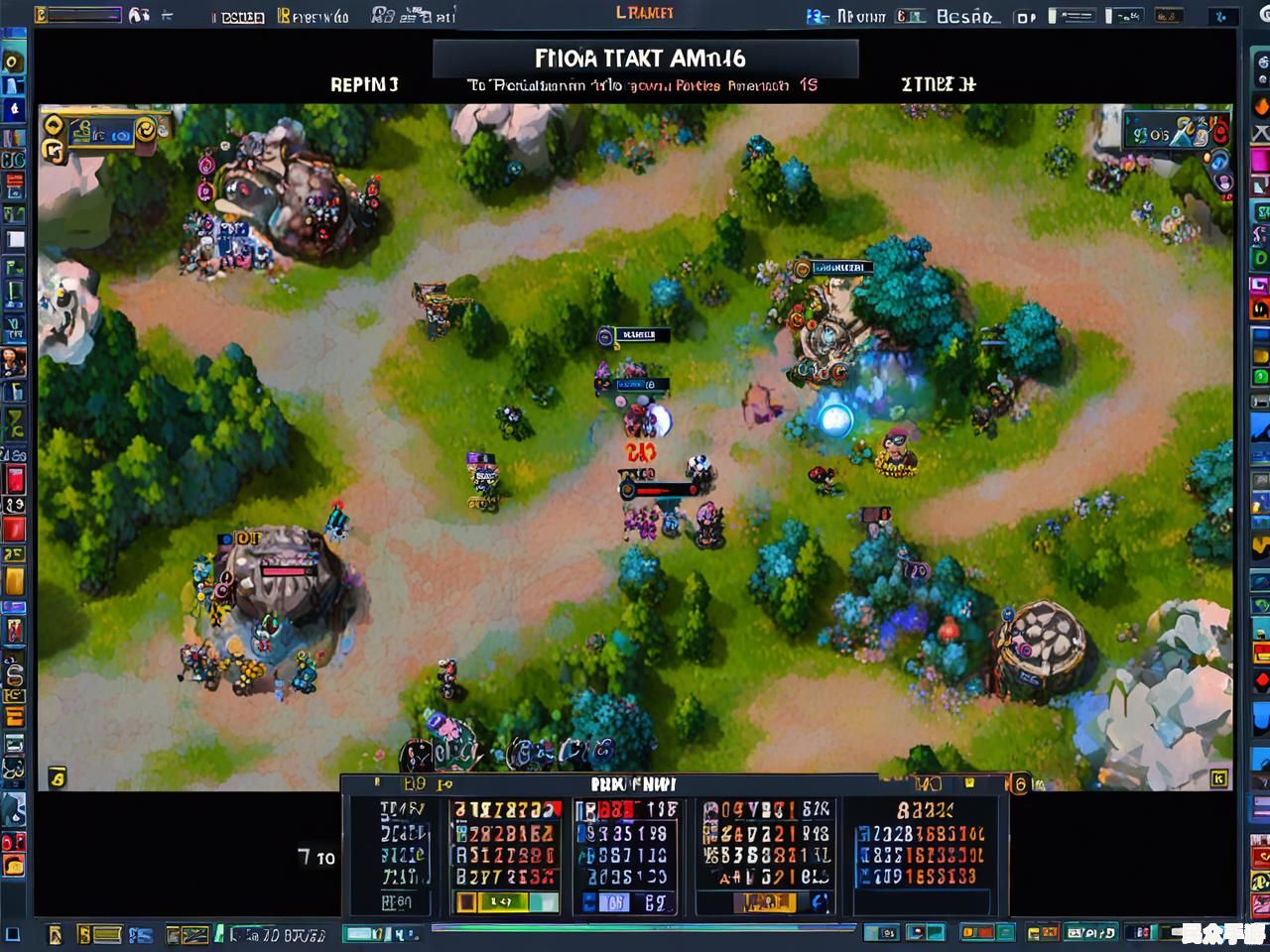Click the orange bar in the bottom stats panel
This screenshot has width=1270, height=952.
click(763, 901)
